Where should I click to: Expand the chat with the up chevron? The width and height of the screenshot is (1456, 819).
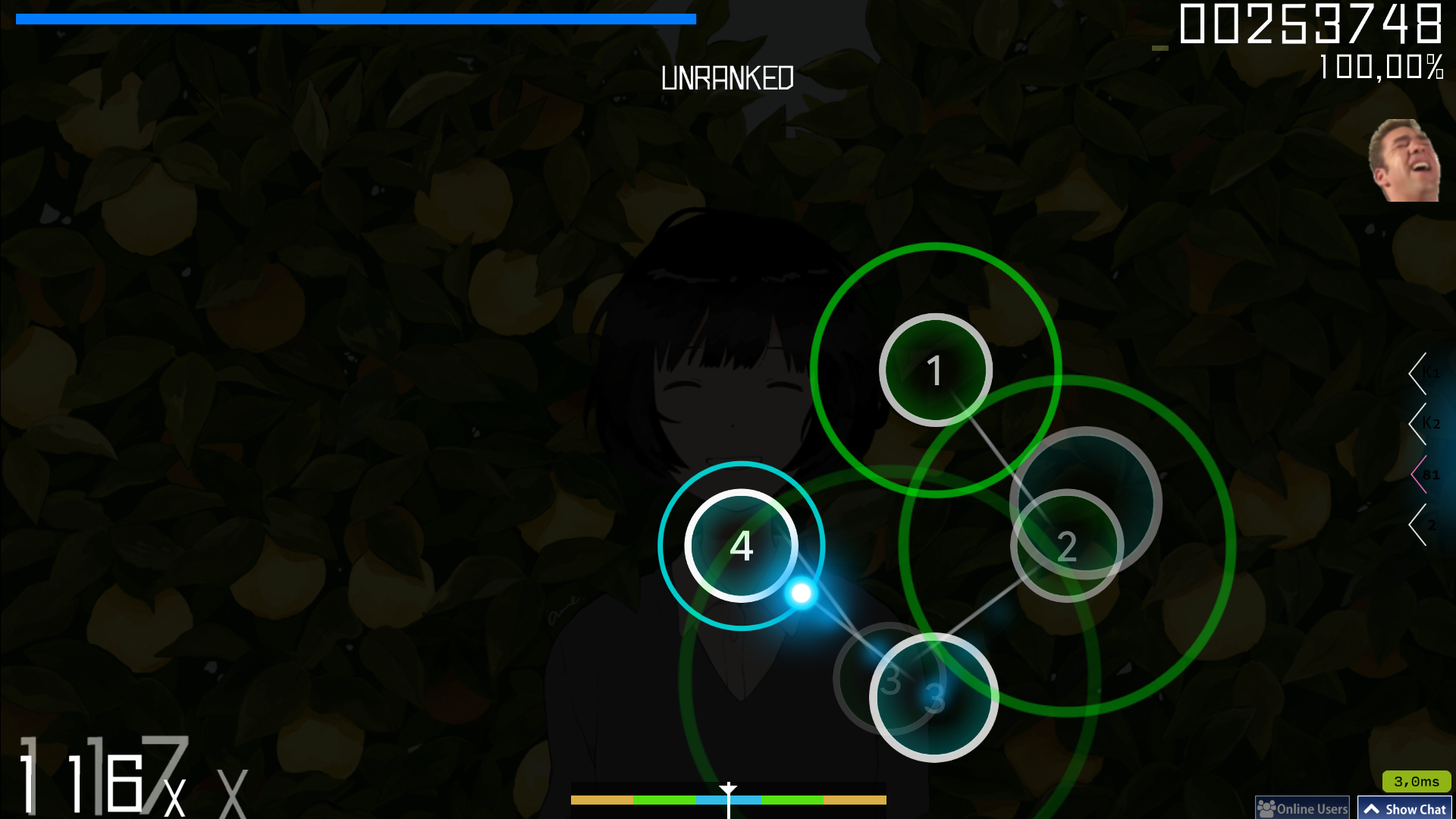pyautogui.click(x=1373, y=808)
